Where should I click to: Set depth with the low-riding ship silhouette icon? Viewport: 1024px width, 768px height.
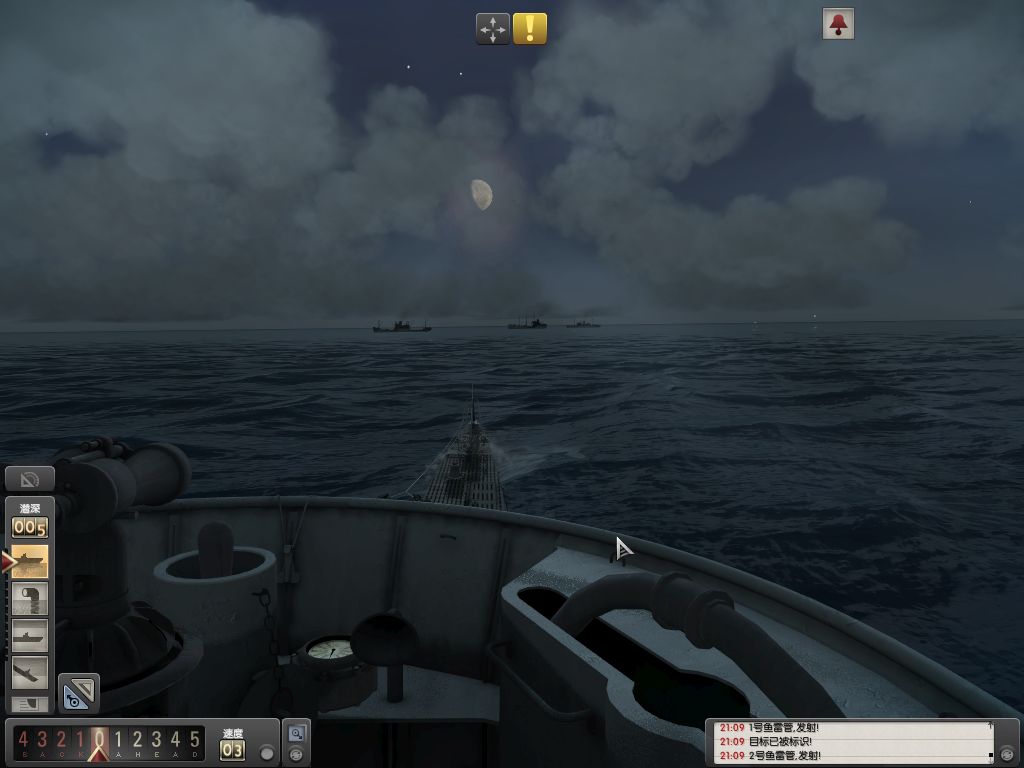(x=29, y=635)
